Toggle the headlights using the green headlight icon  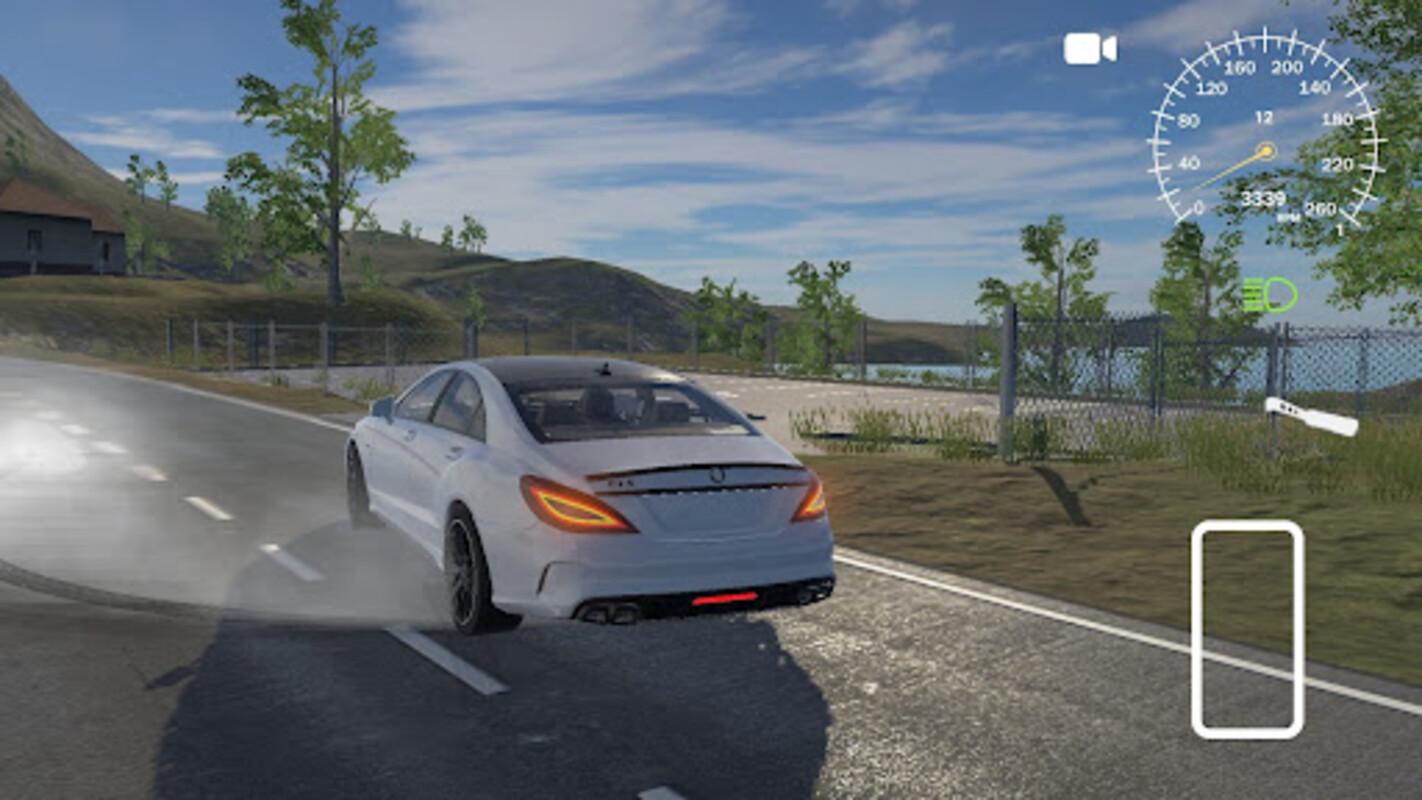tap(1268, 296)
